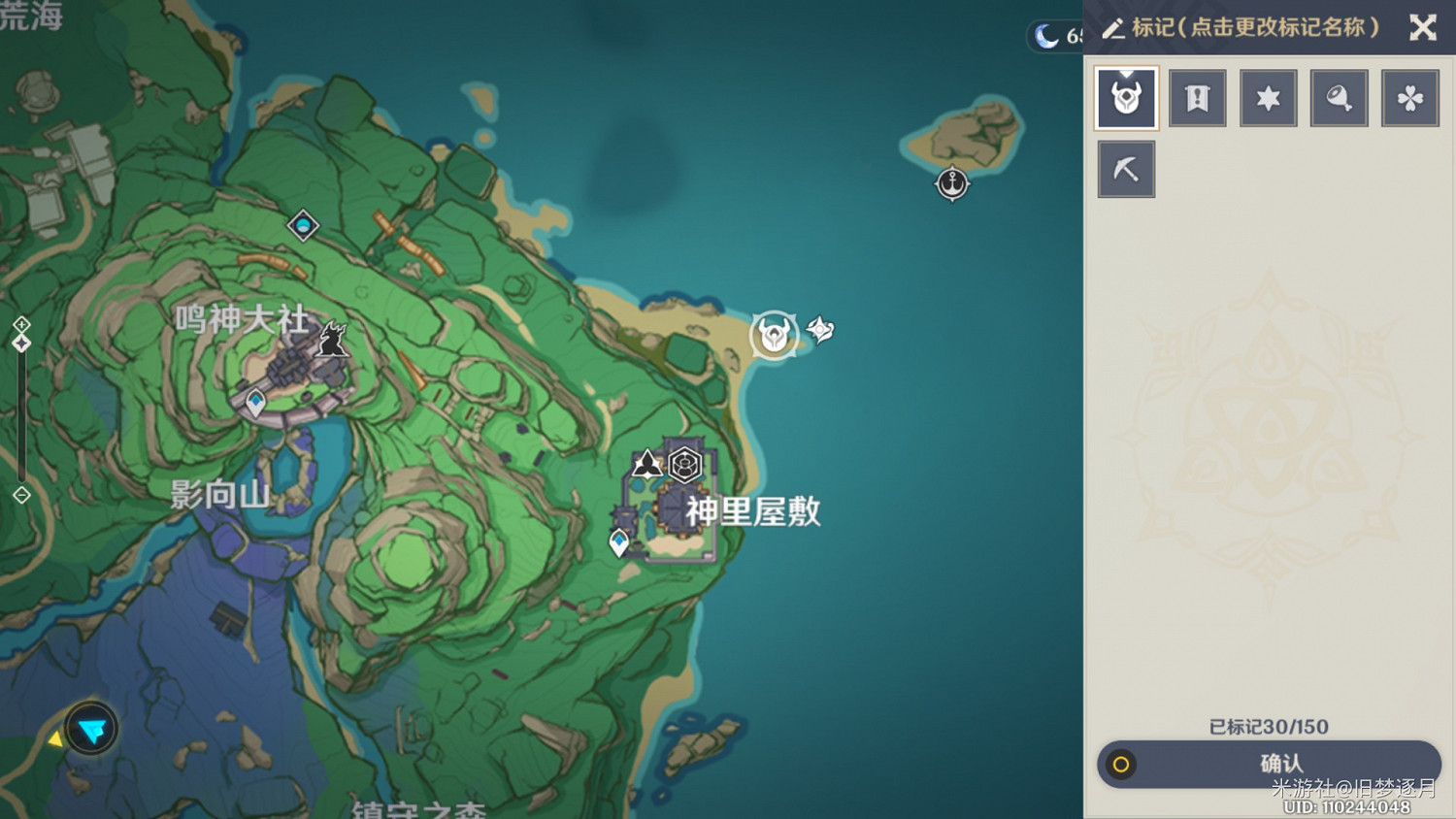
Task: Click the teleport waypoint below 神里屋敷
Action: coord(619,540)
